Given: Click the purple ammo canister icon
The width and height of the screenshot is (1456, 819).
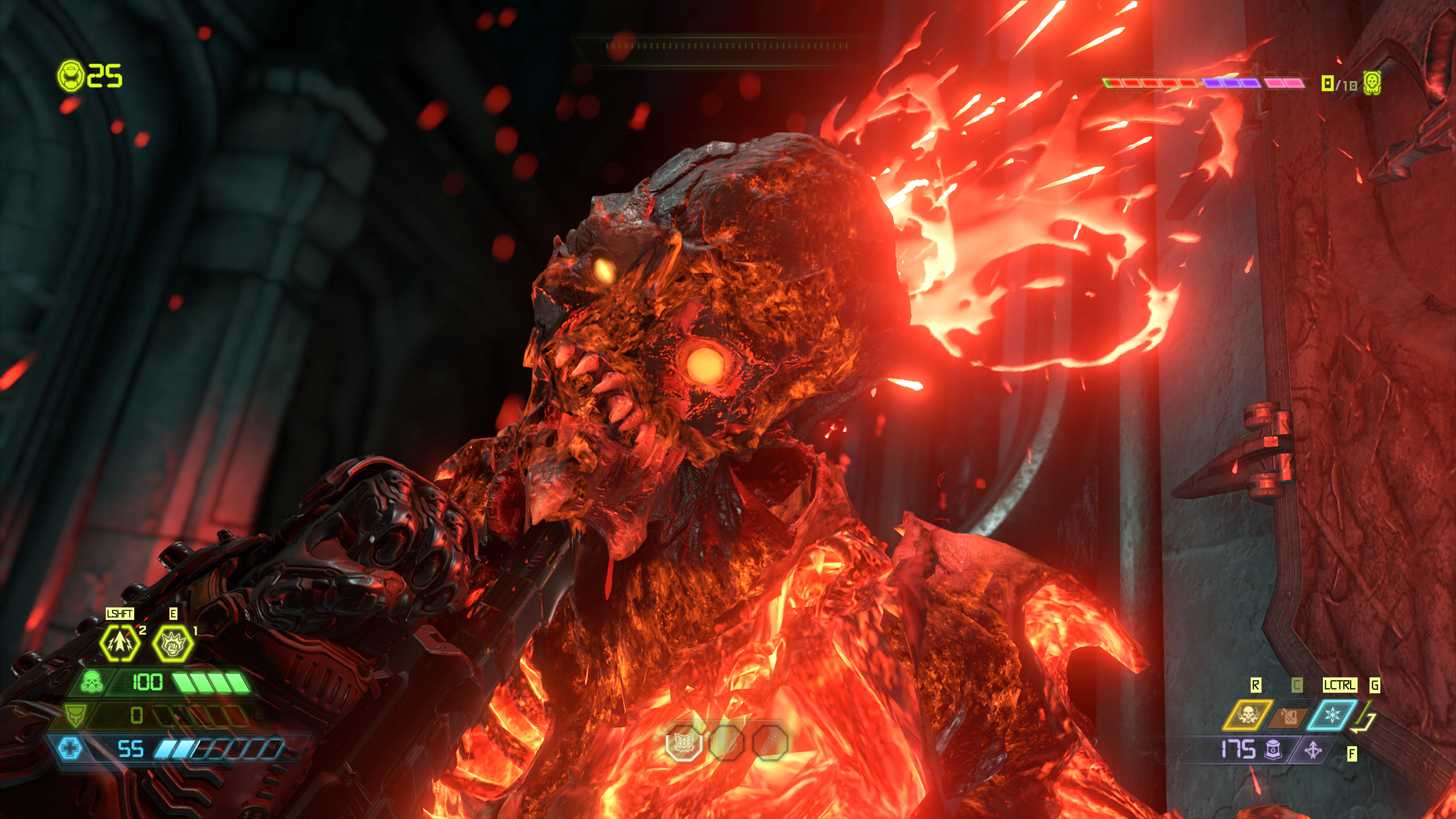Looking at the screenshot, I should [1273, 750].
